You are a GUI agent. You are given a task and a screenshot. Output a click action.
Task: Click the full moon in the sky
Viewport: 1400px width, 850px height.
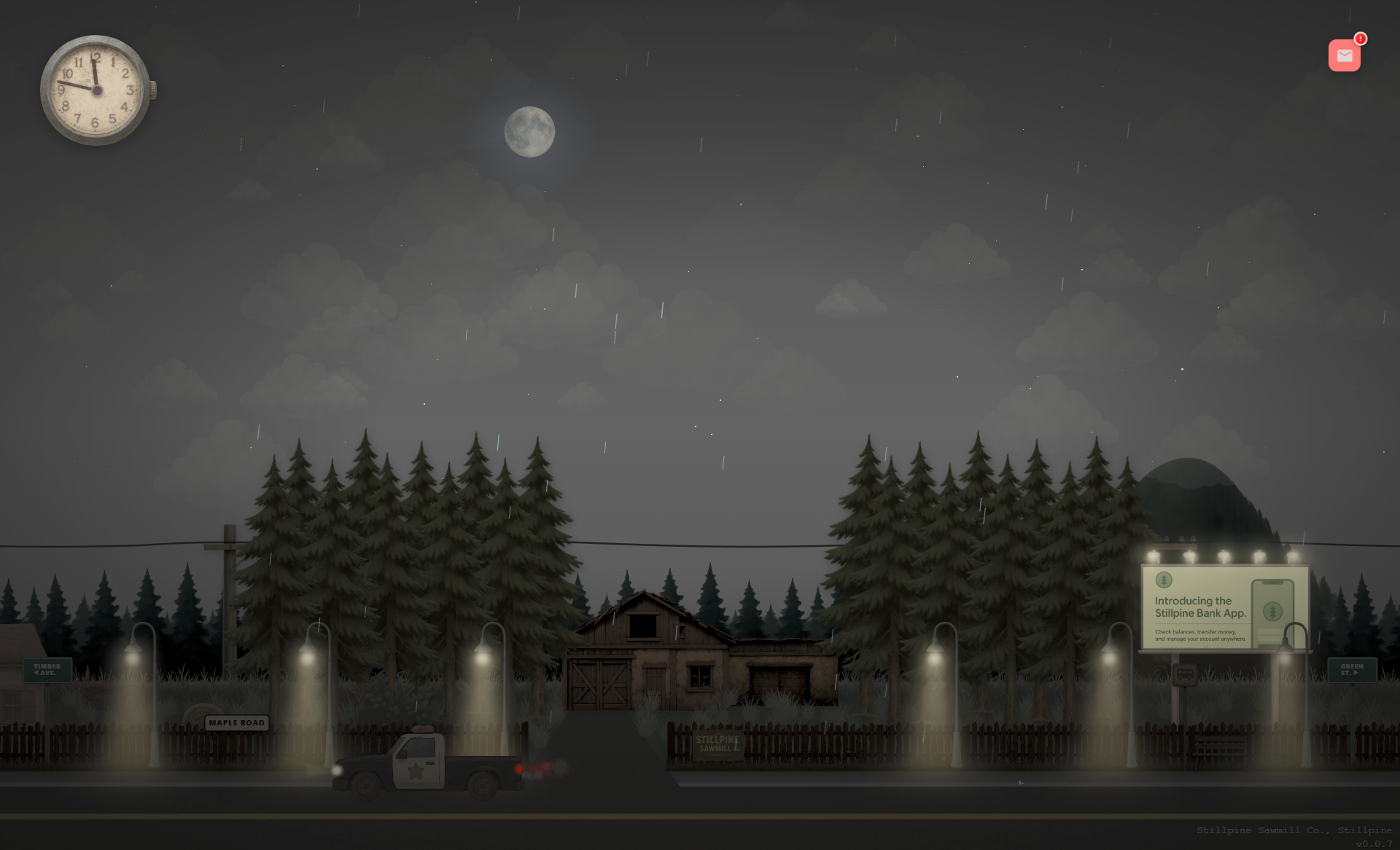coord(530,133)
